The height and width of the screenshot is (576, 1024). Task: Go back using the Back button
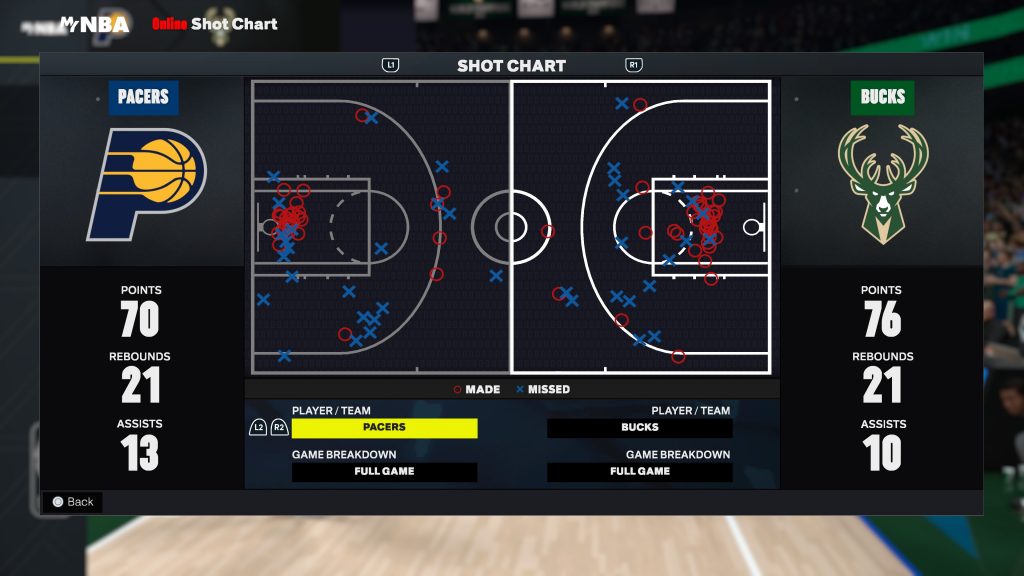pyautogui.click(x=72, y=502)
